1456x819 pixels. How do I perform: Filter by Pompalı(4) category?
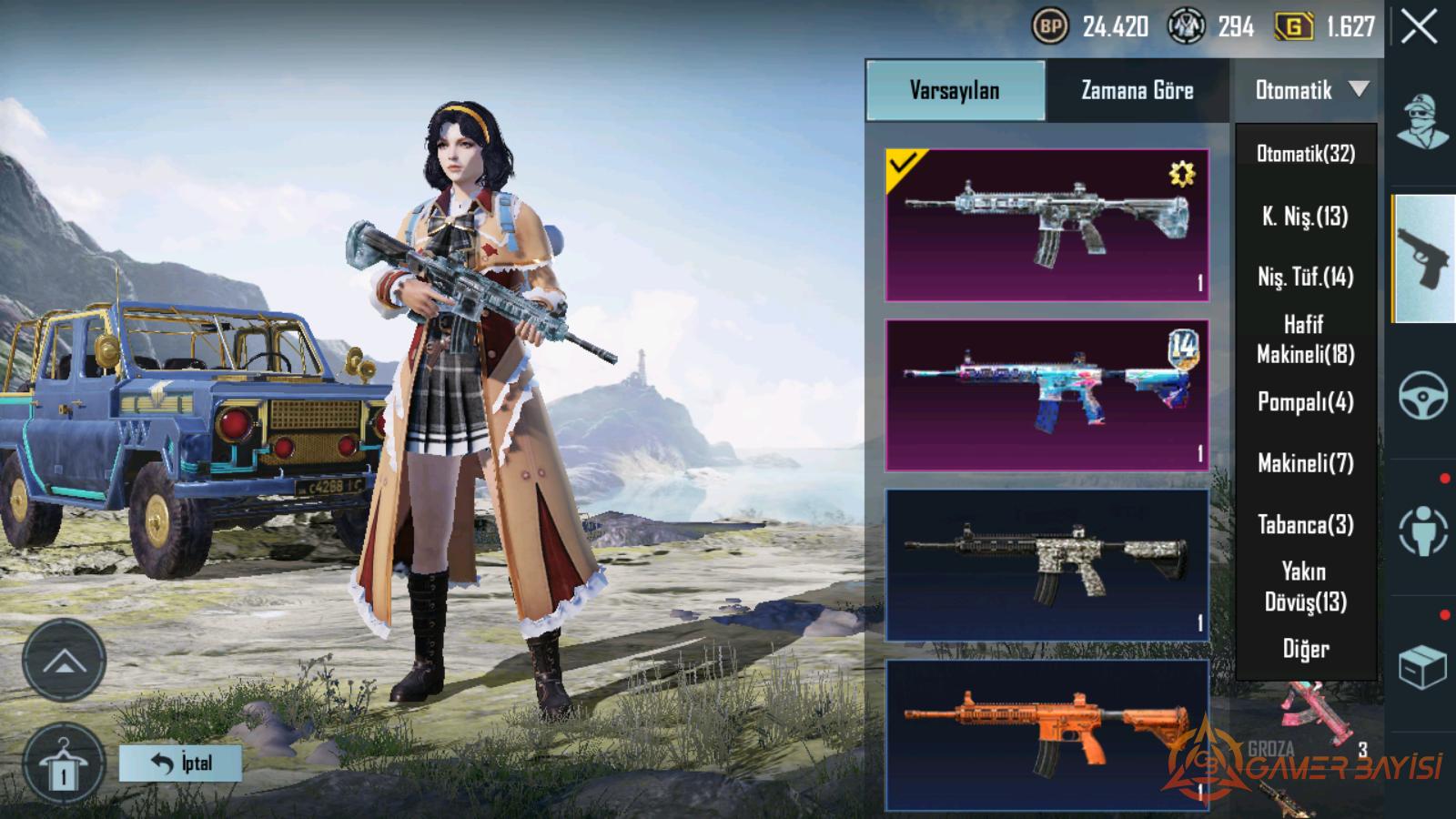pos(1305,401)
